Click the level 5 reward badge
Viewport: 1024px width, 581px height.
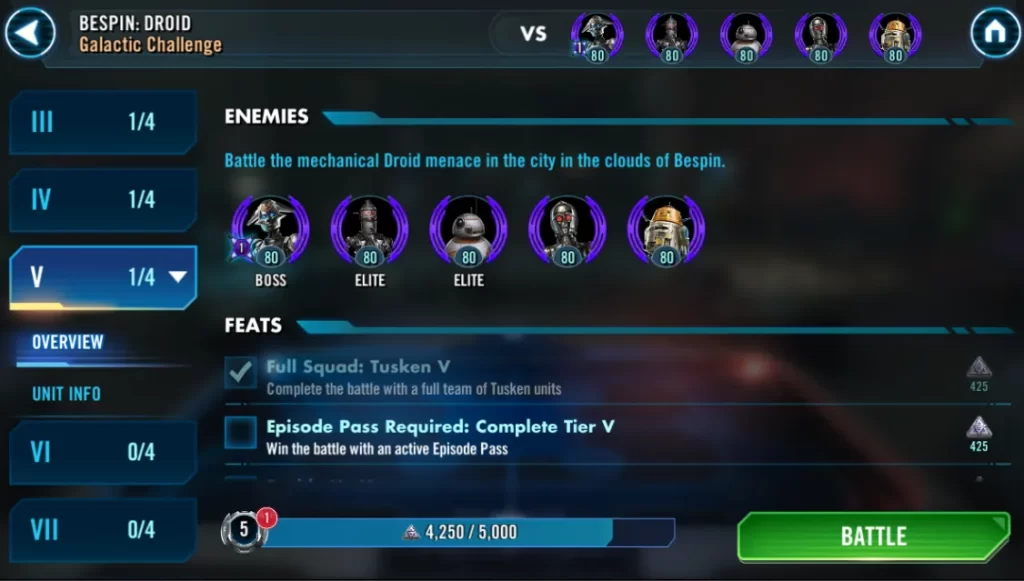pos(244,531)
